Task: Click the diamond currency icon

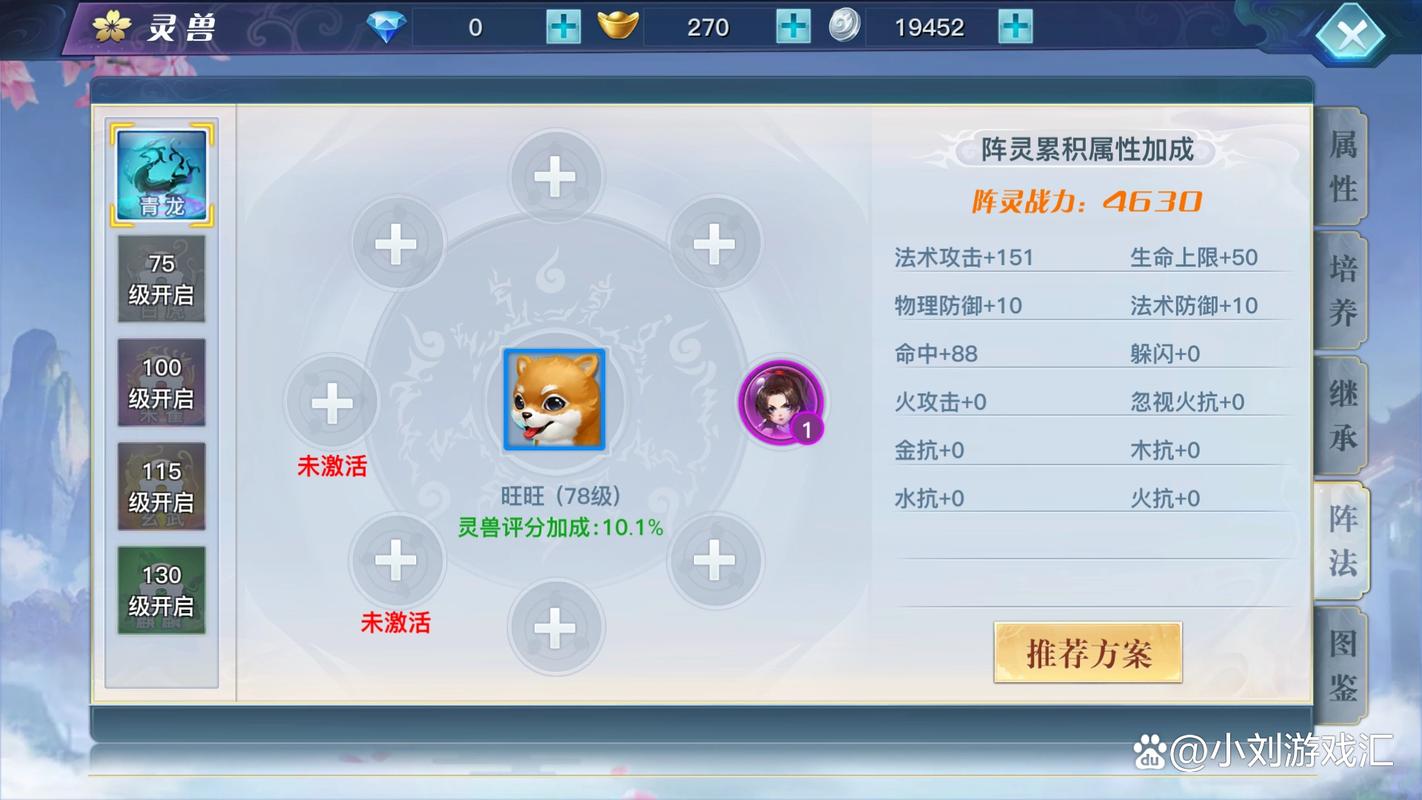Action: [x=385, y=27]
